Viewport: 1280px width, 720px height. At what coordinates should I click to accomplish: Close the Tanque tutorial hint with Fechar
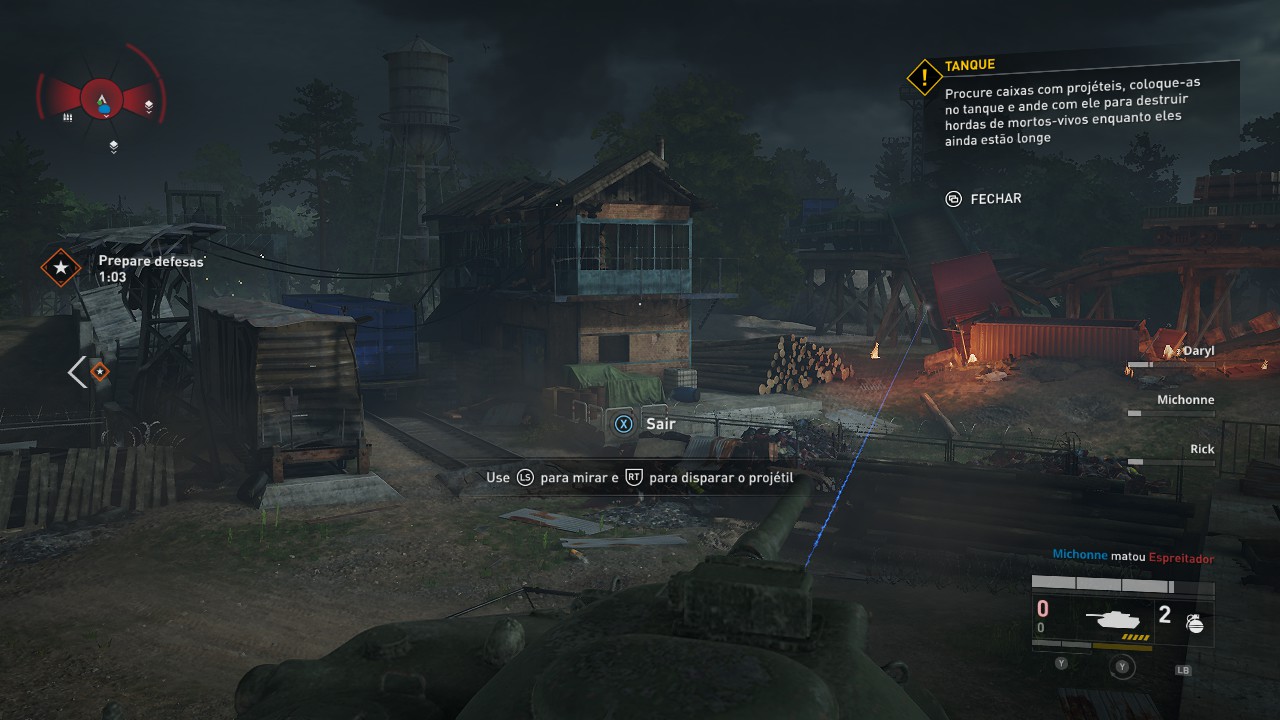click(x=984, y=199)
